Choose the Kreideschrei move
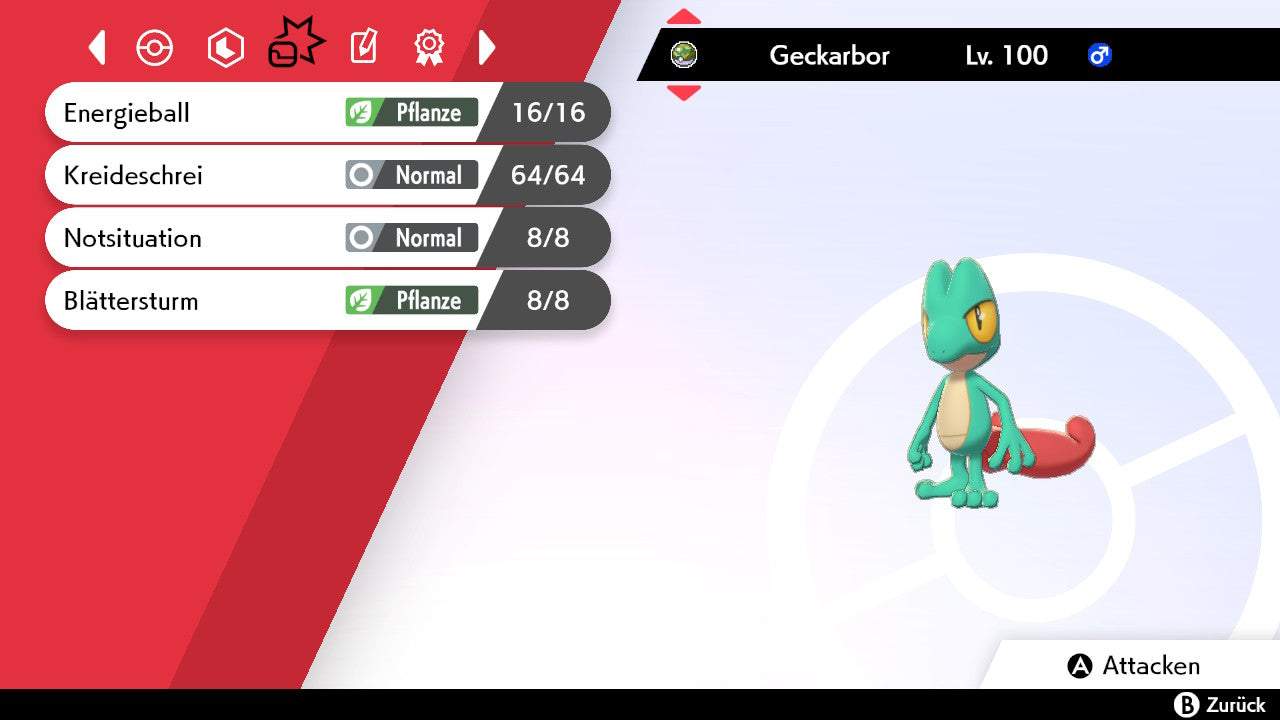The width and height of the screenshot is (1280, 720). coord(327,175)
